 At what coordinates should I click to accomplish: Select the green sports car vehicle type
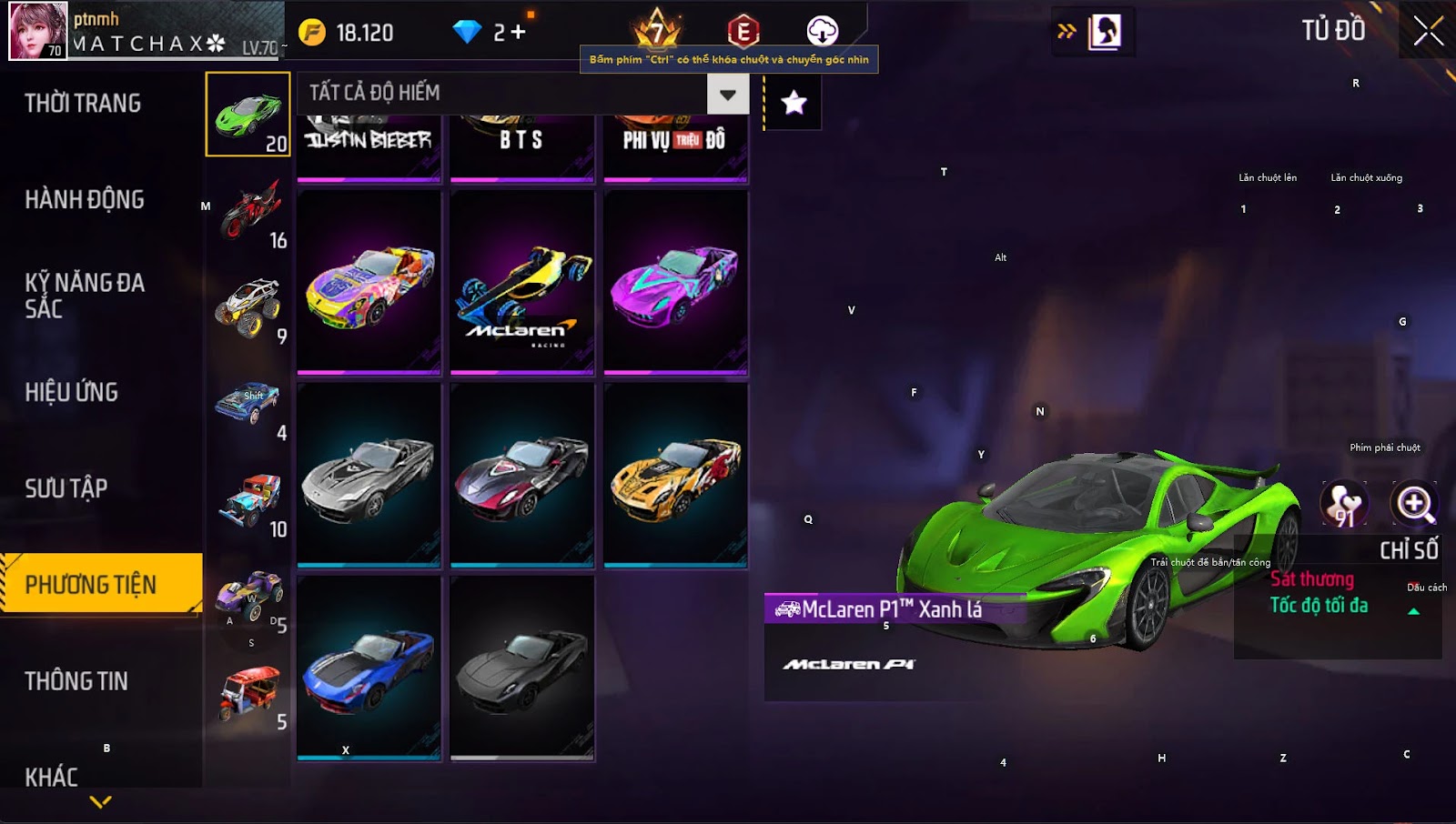pyautogui.click(x=248, y=115)
